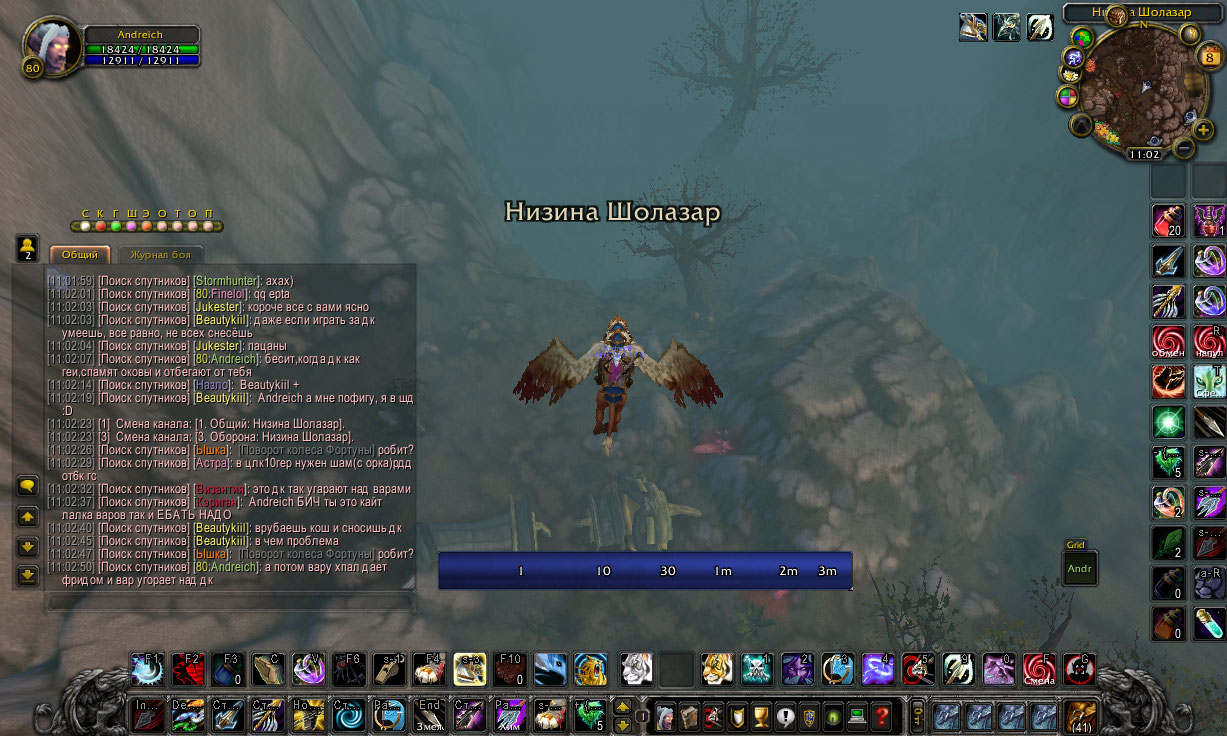Open the quest log exclamation mark icon
1227x736 pixels.
pyautogui.click(x=785, y=716)
